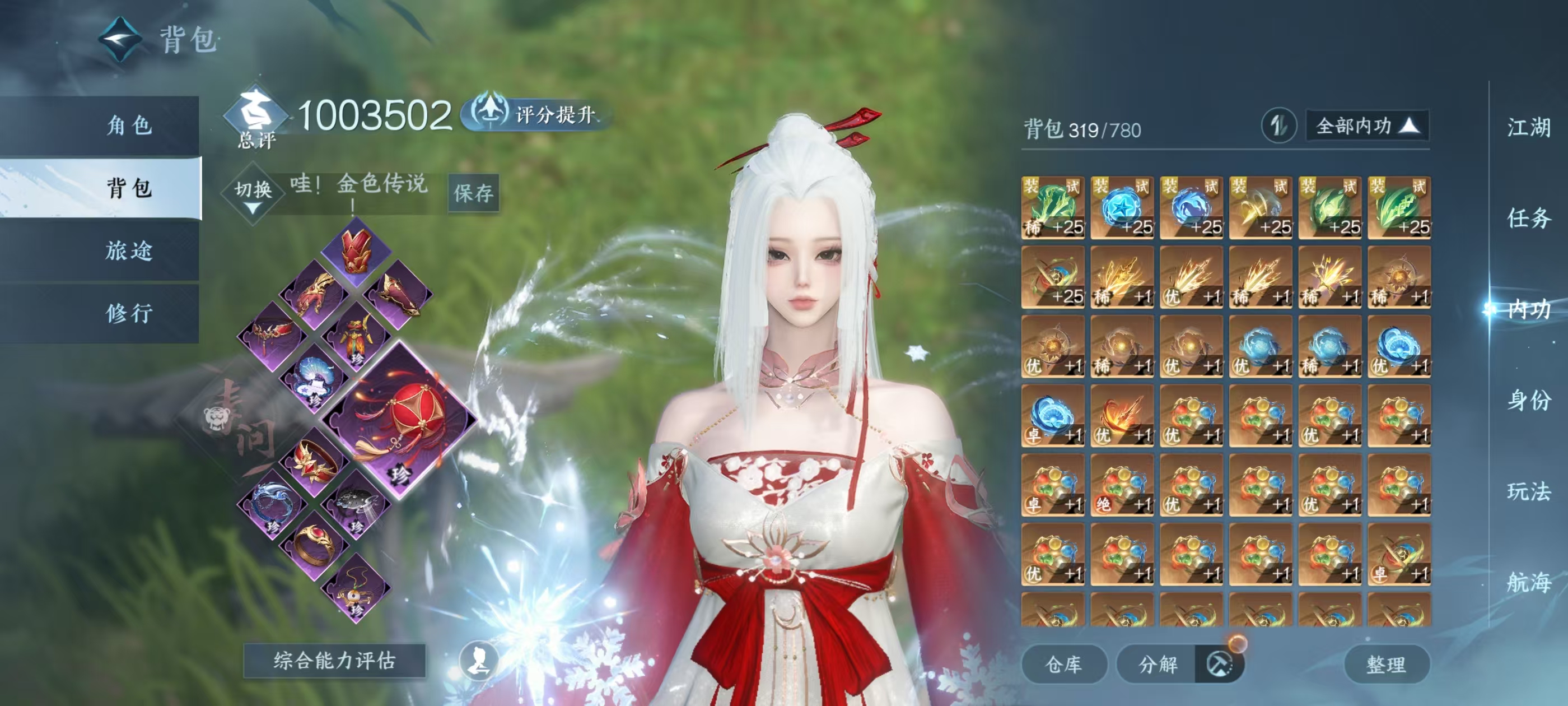Viewport: 1568px width, 706px height.
Task: Select the 航海 side category
Action: coord(1528,582)
